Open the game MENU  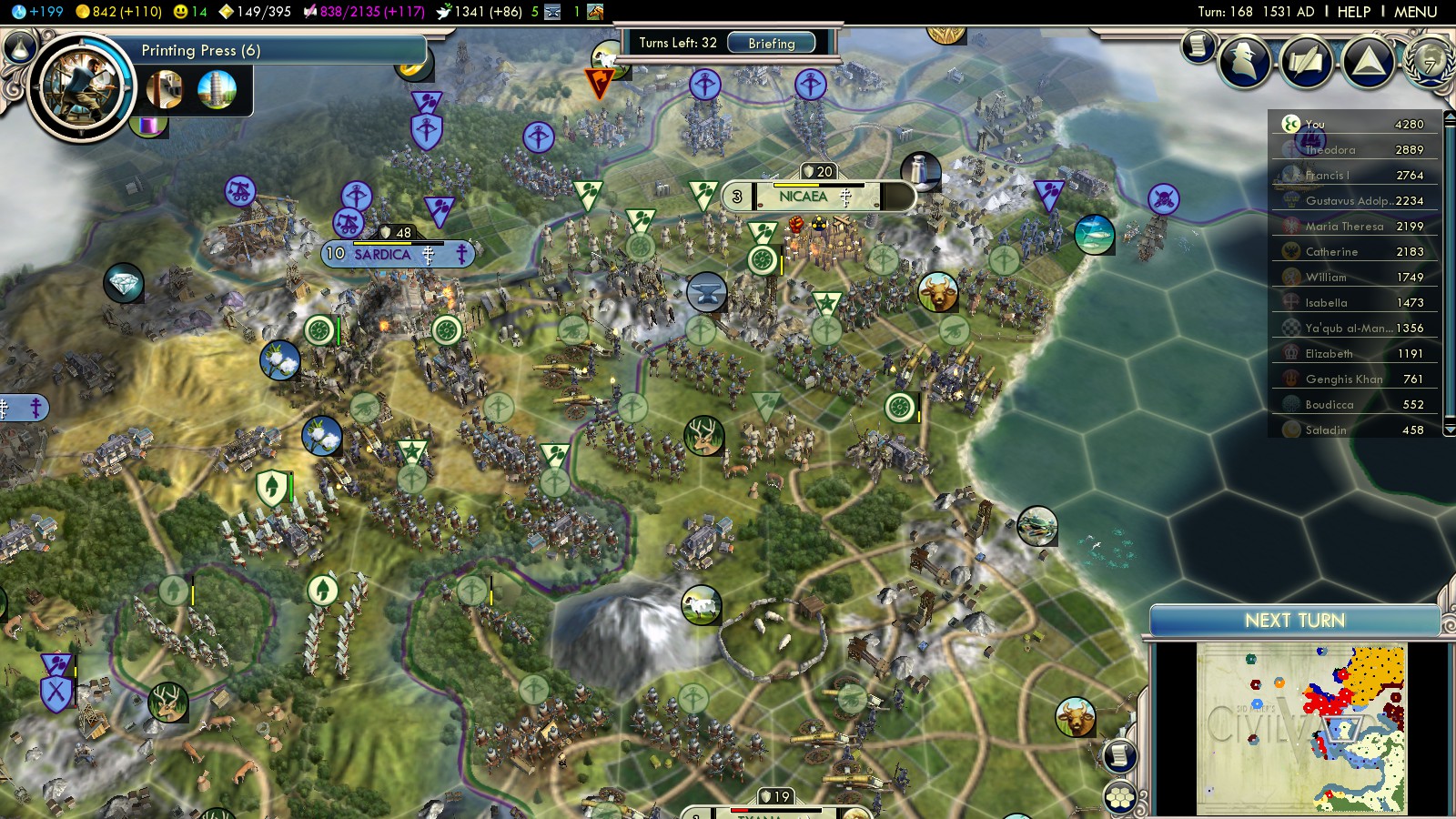coord(1415,12)
